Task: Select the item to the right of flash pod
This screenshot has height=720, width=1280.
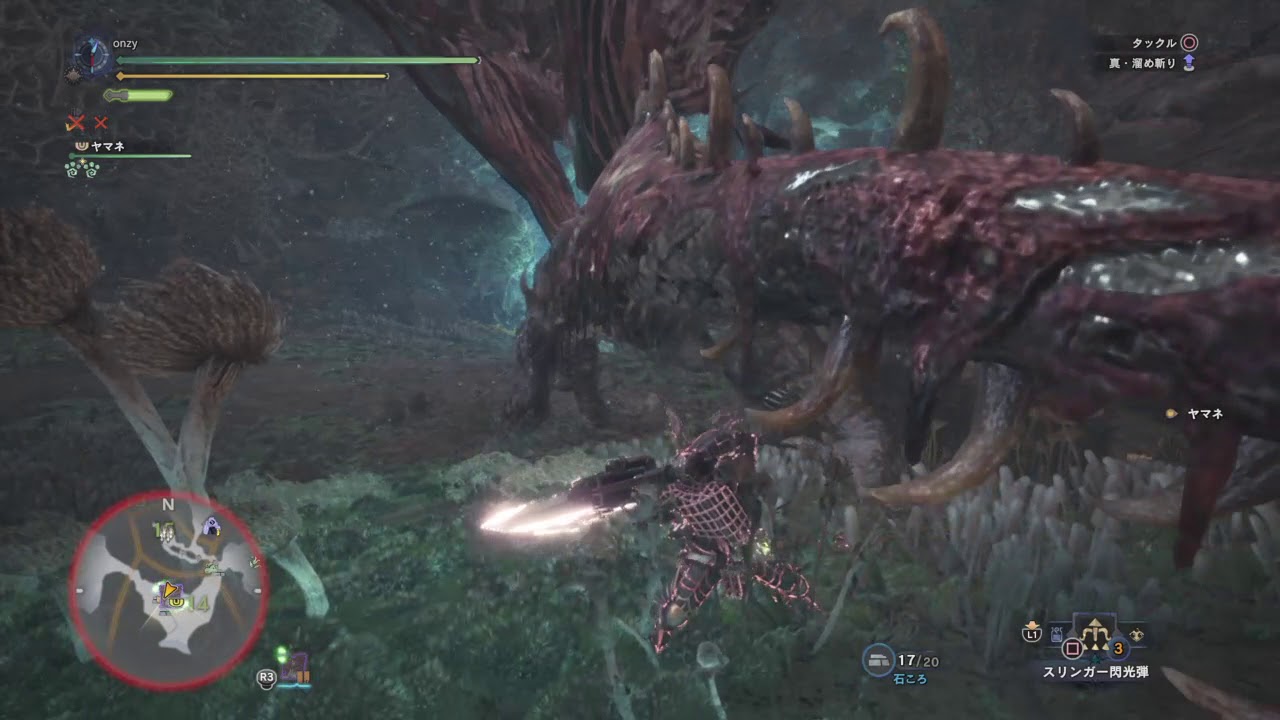Action: 1134,634
